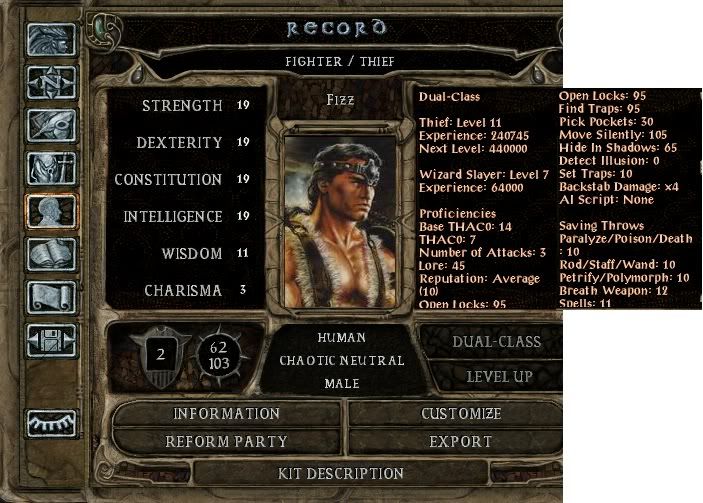
Task: Open the area map compass icon
Action: click(x=47, y=82)
